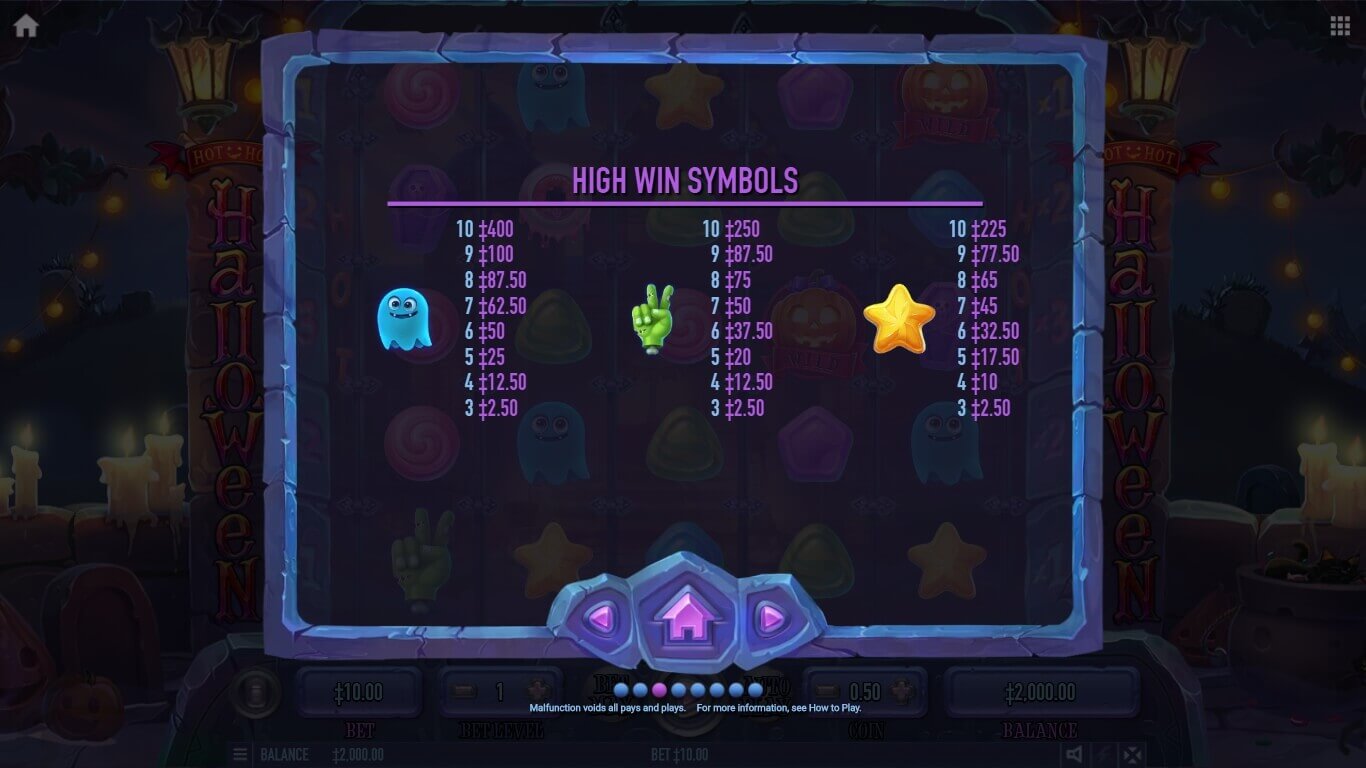Go to the next paytable page
This screenshot has width=1366, height=768.
pos(770,618)
